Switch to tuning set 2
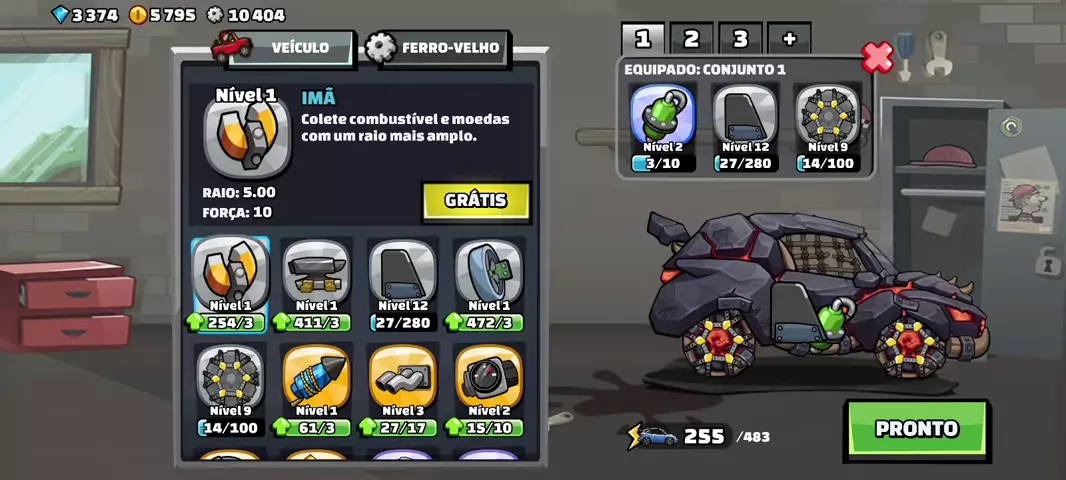Viewport: 1066px width, 480px height. point(691,39)
